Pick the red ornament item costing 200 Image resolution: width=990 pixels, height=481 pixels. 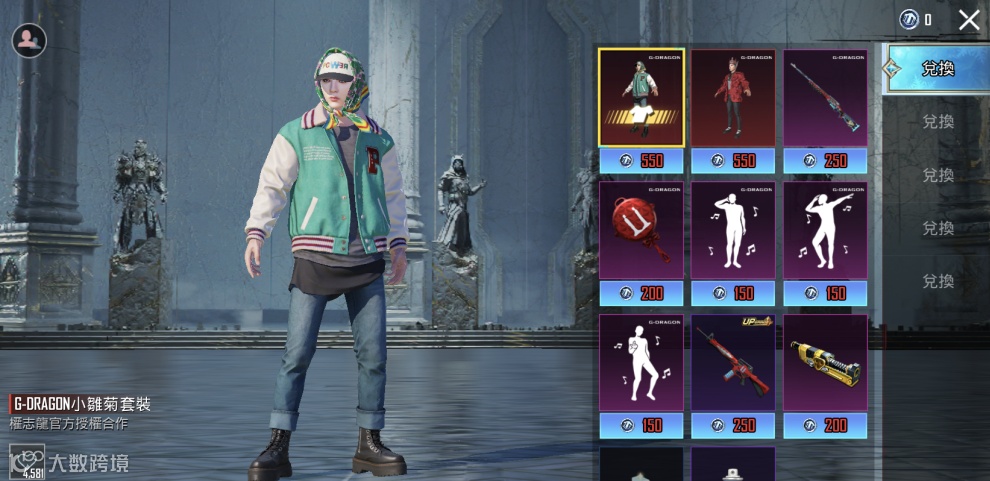point(641,231)
